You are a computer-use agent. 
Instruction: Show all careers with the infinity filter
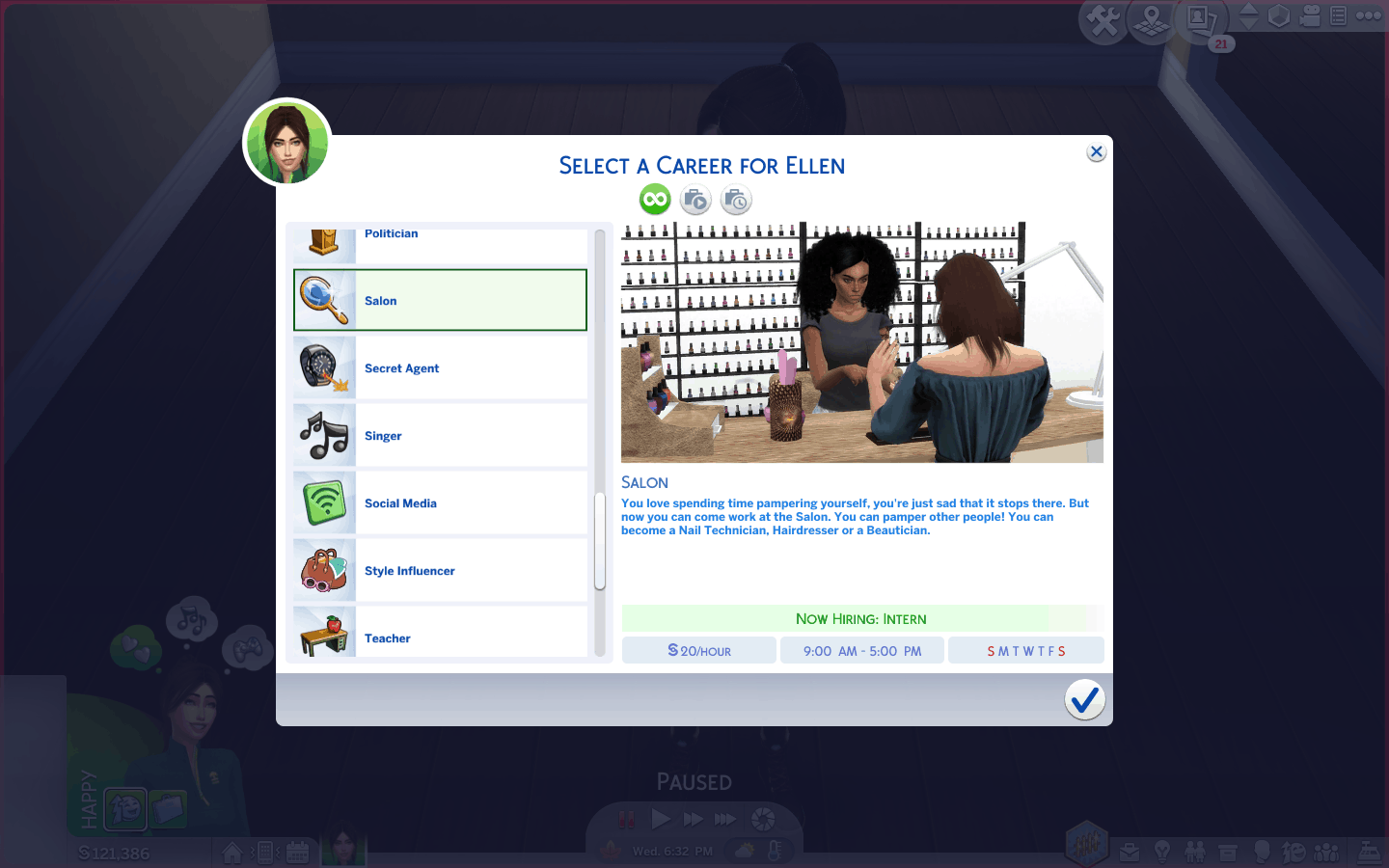click(655, 200)
